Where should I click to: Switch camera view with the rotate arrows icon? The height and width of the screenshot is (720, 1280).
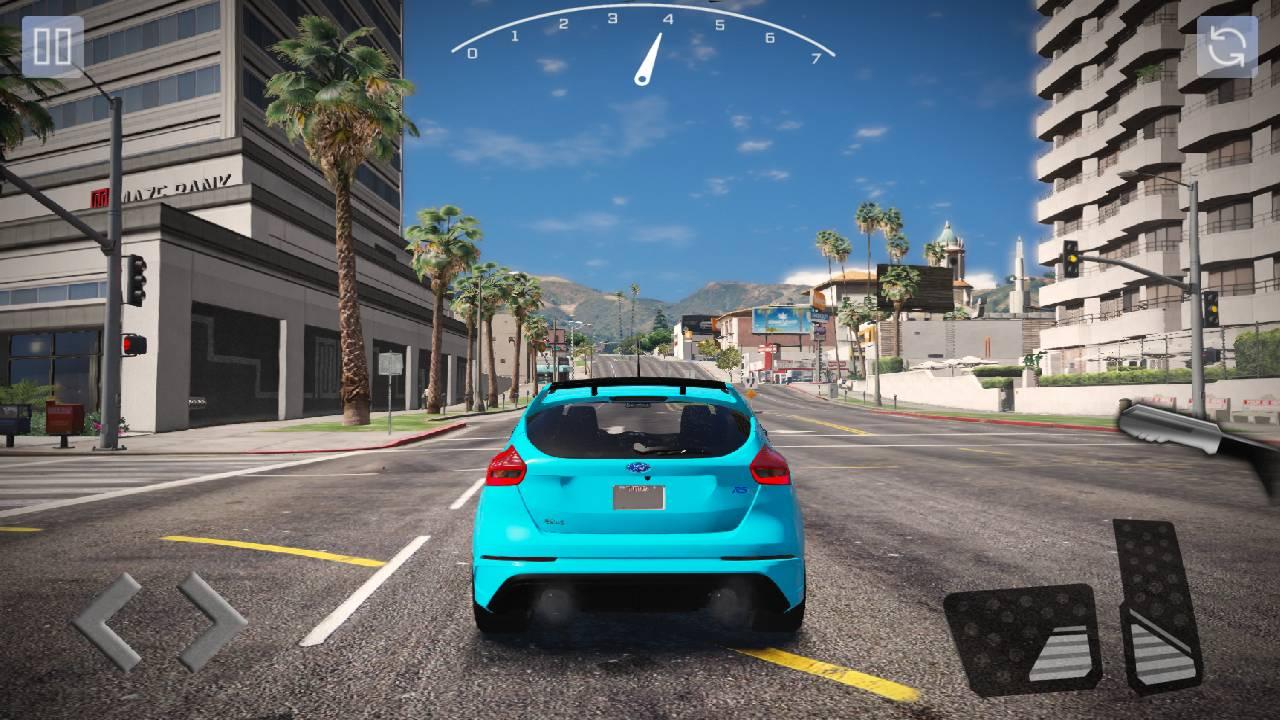(x=1227, y=47)
